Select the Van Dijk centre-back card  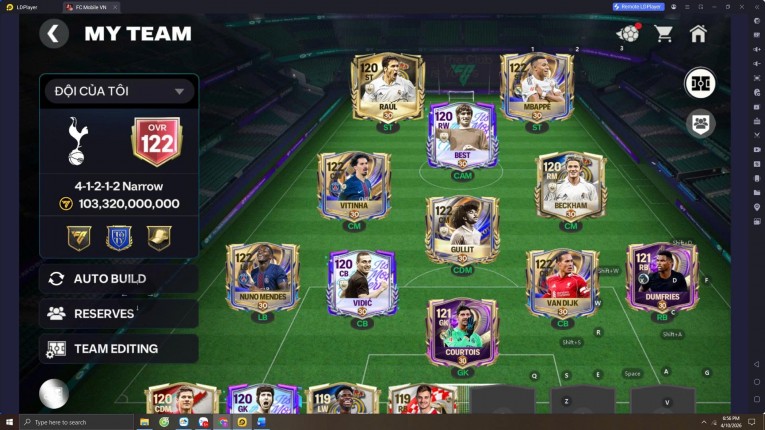(562, 282)
